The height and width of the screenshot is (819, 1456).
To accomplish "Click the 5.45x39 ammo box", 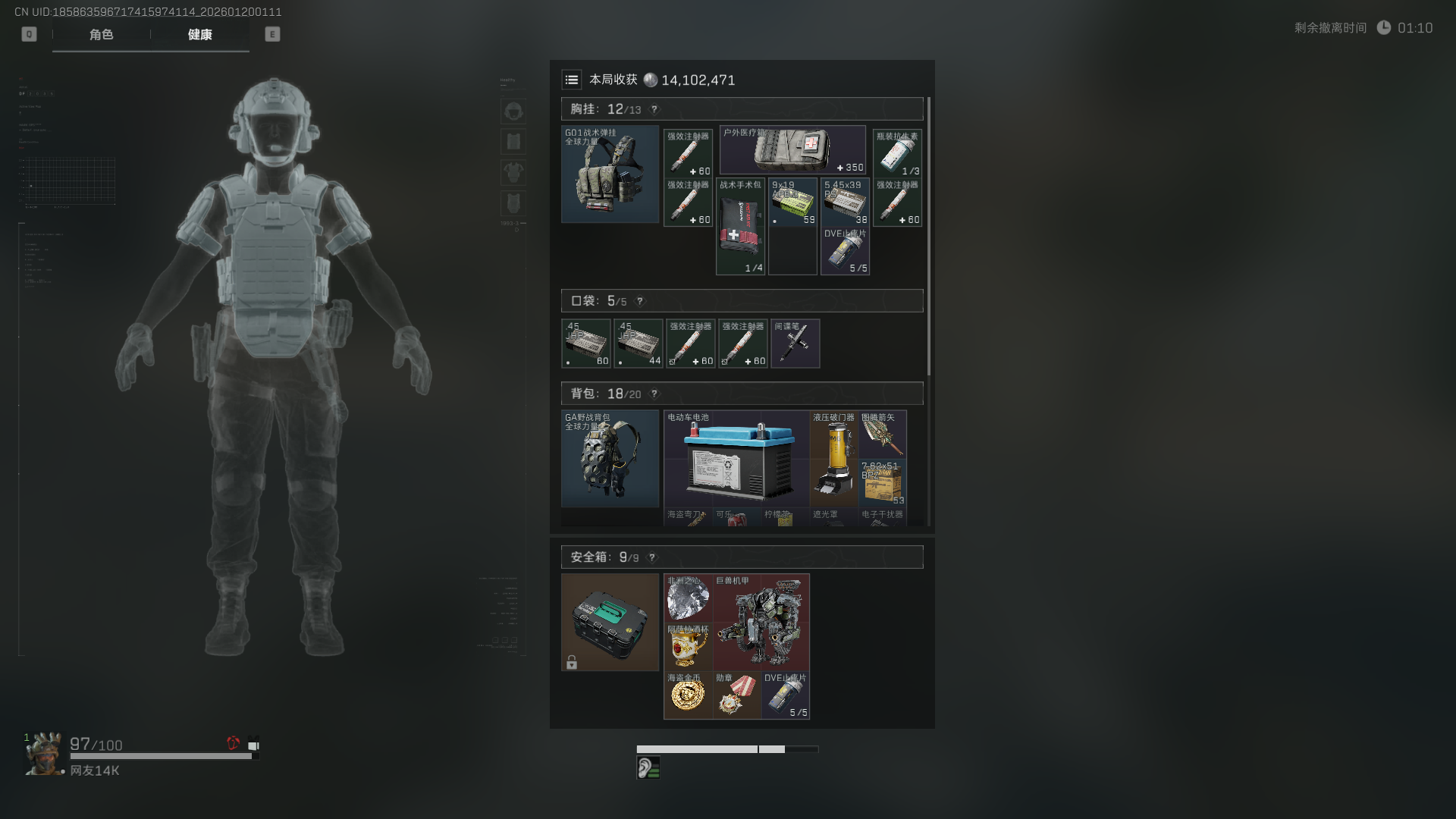I will click(x=845, y=202).
